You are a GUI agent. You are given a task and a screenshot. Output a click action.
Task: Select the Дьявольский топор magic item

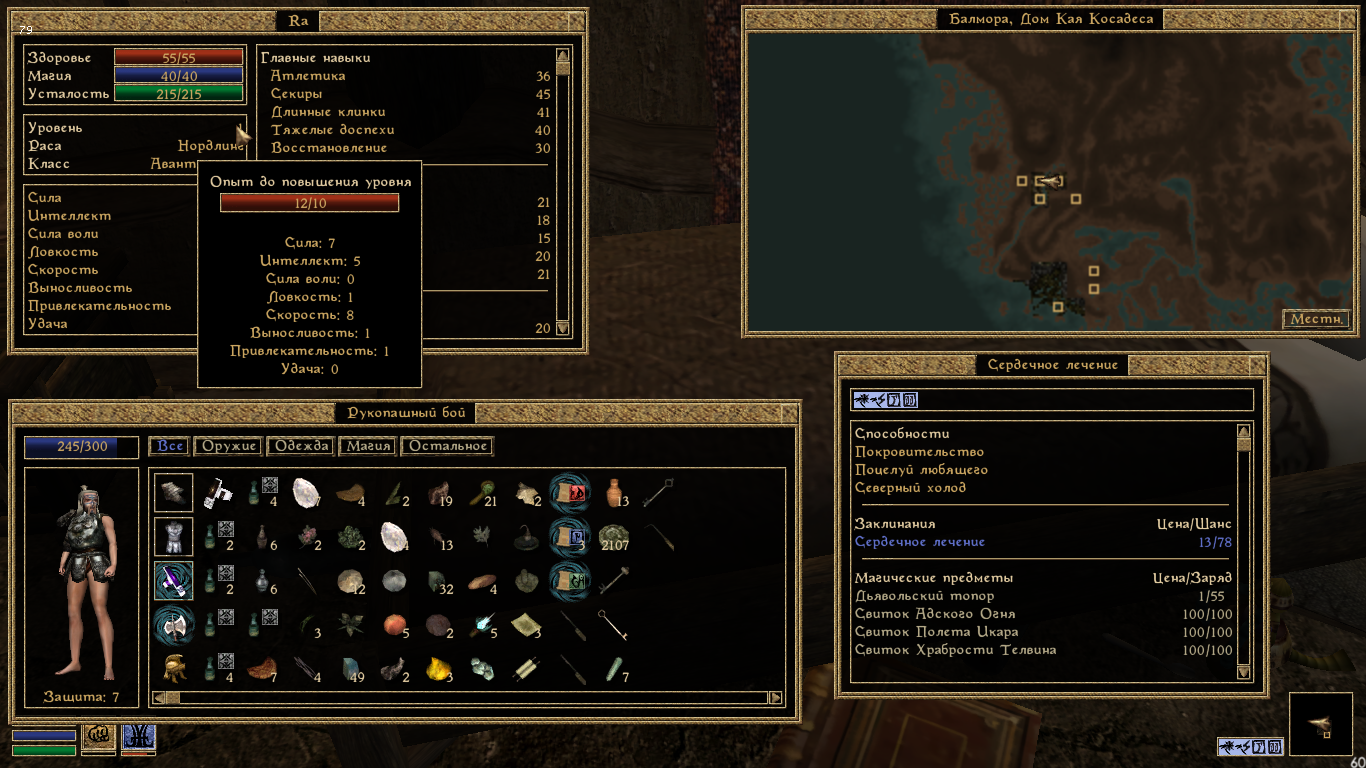(924, 596)
